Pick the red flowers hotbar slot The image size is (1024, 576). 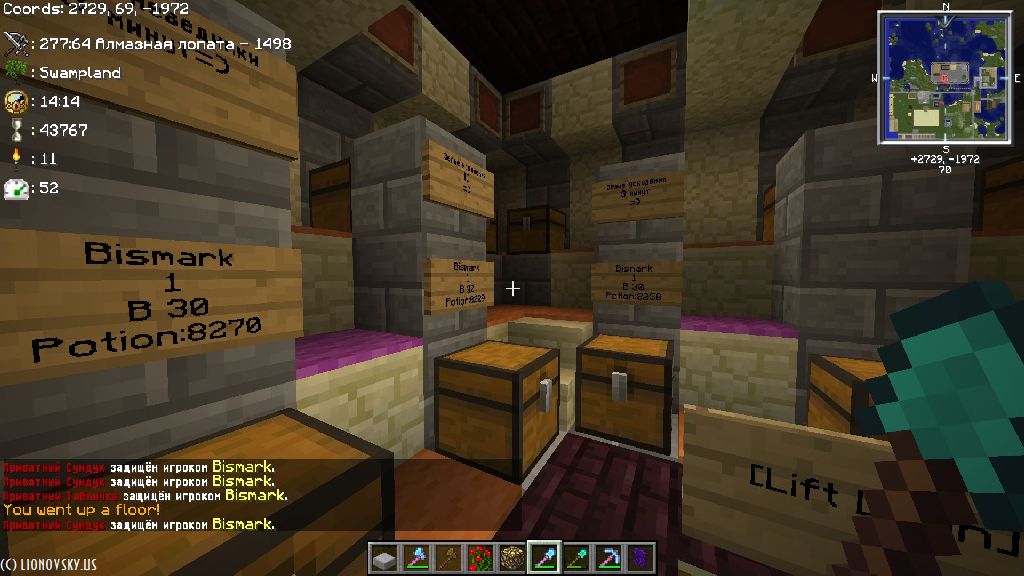(x=480, y=557)
